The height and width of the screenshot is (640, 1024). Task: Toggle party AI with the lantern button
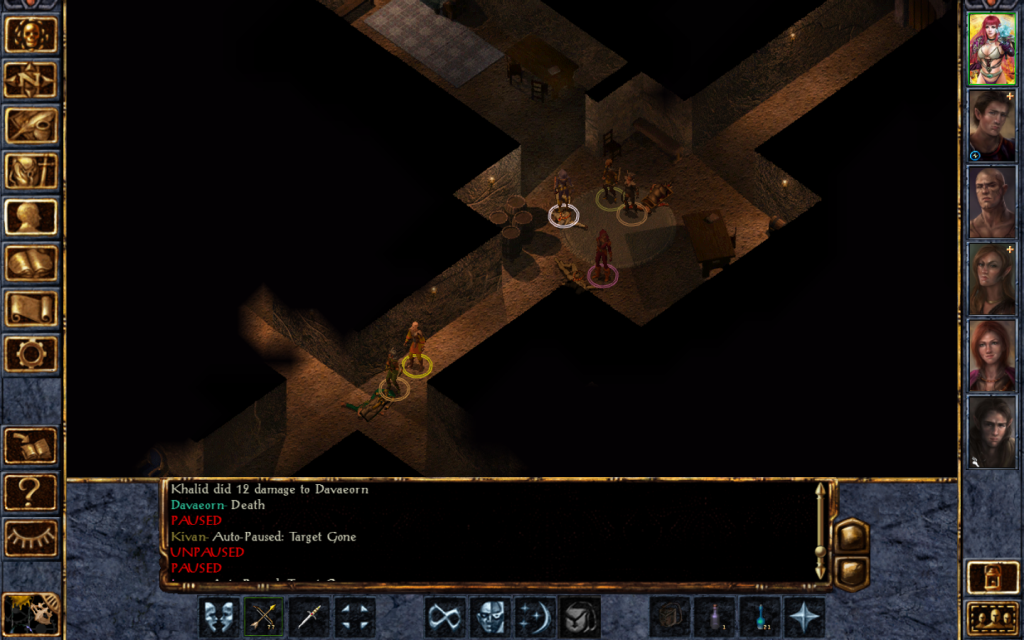[x=991, y=577]
